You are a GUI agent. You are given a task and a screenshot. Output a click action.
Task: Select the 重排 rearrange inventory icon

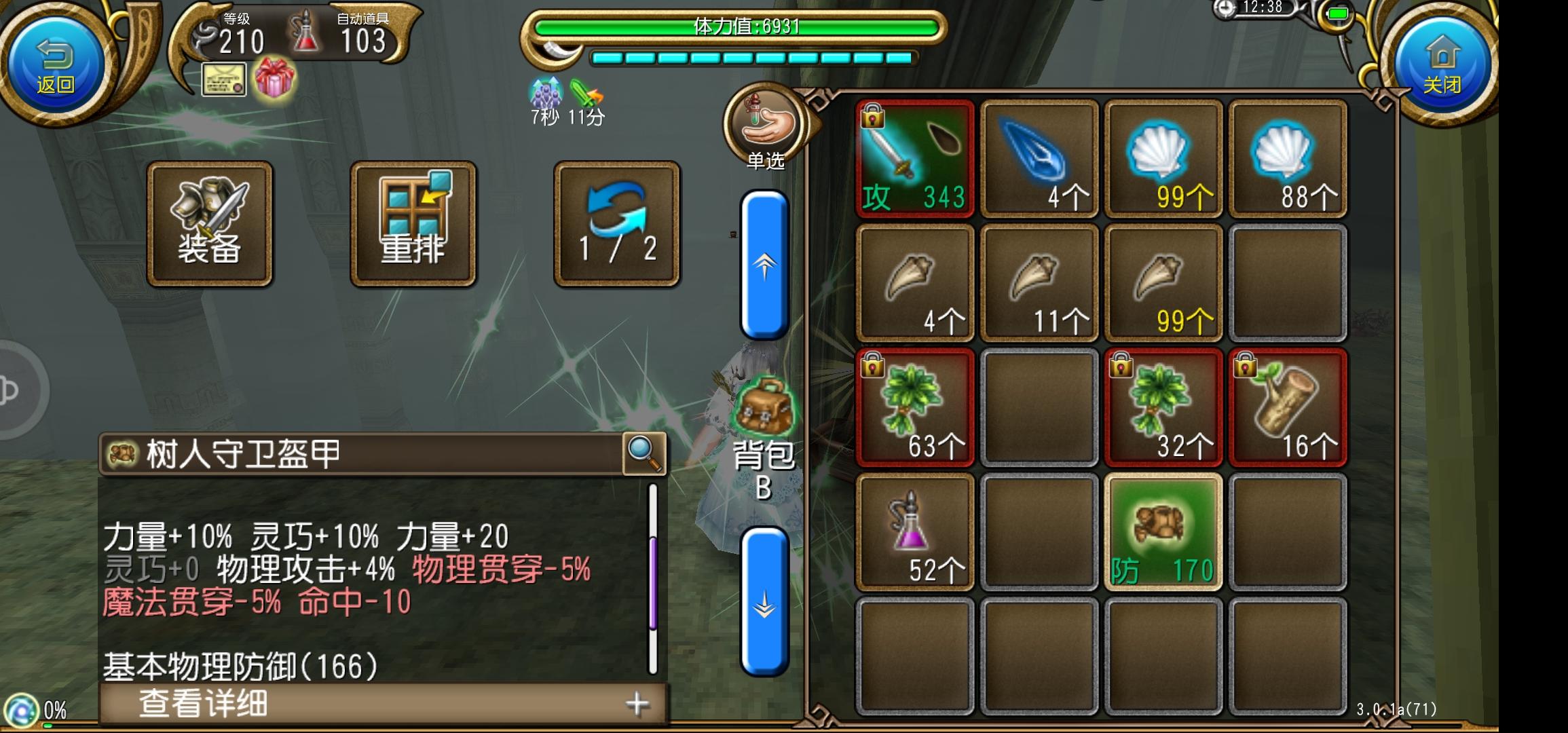(x=413, y=224)
